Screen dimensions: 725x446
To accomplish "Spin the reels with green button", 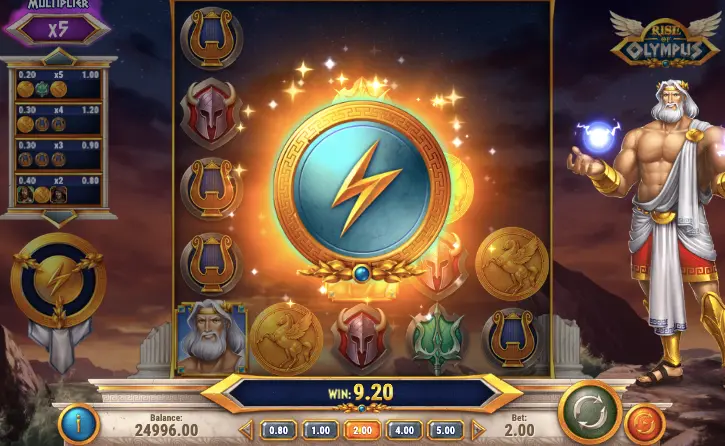I will (x=589, y=411).
